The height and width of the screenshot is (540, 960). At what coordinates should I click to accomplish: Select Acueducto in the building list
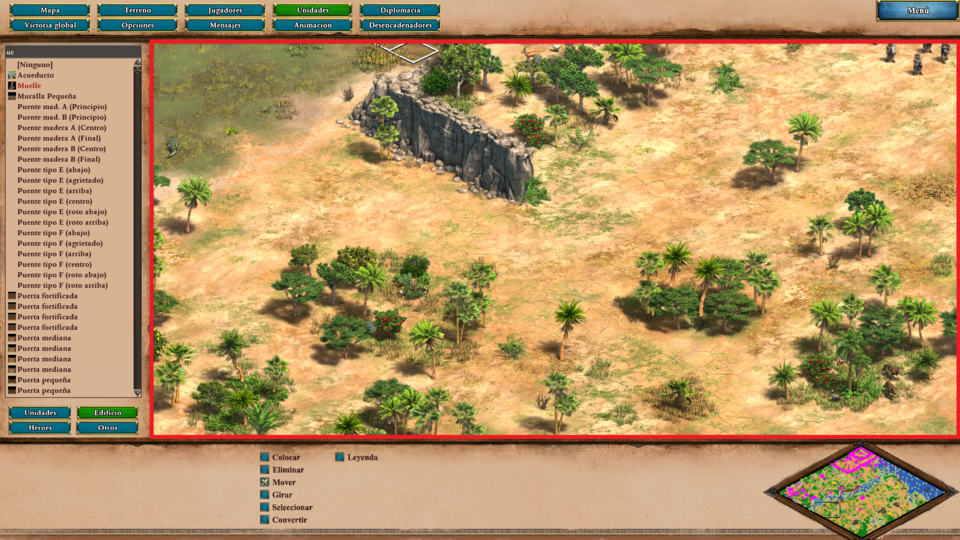(x=36, y=75)
